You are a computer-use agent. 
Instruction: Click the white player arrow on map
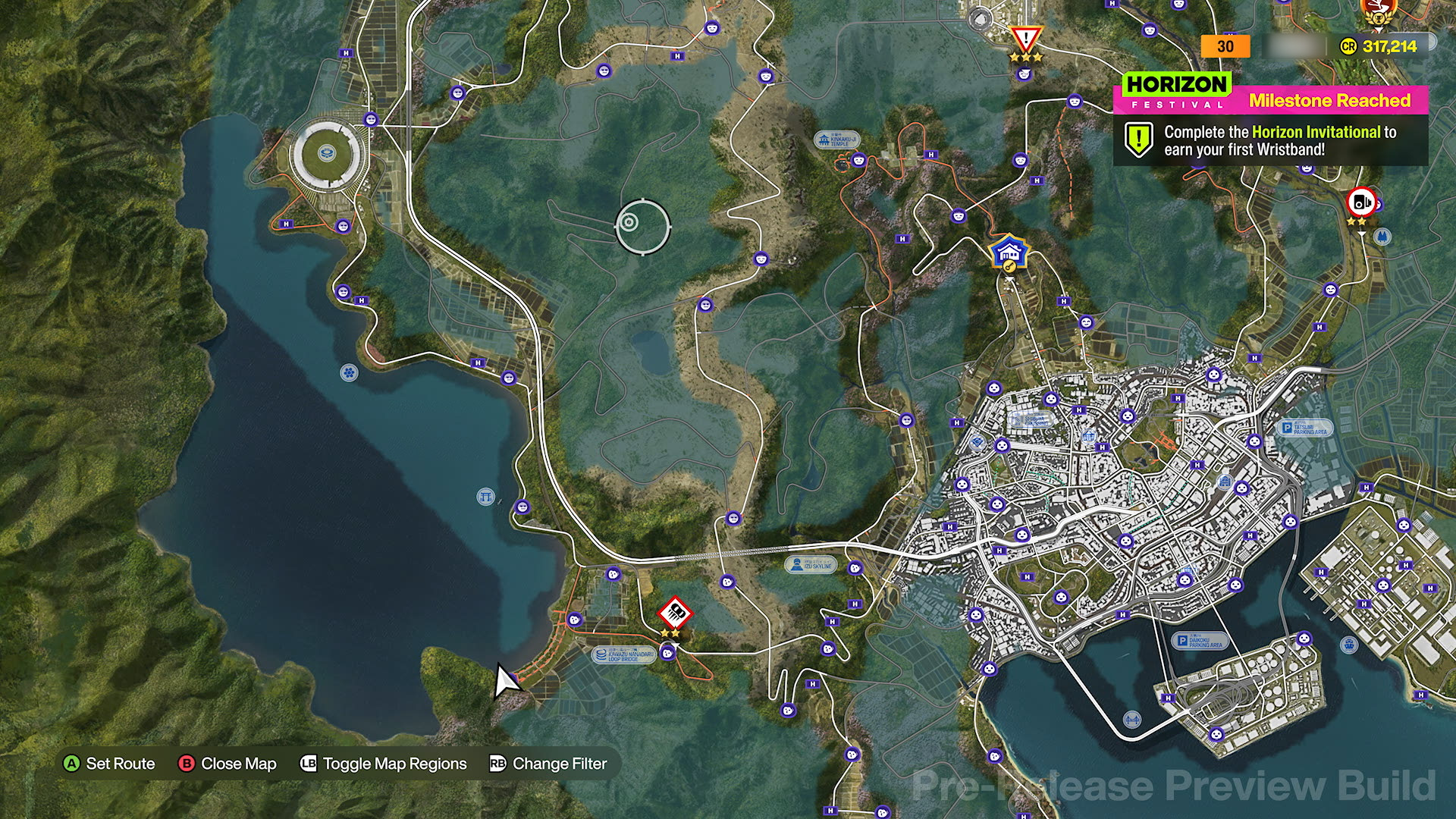[505, 680]
